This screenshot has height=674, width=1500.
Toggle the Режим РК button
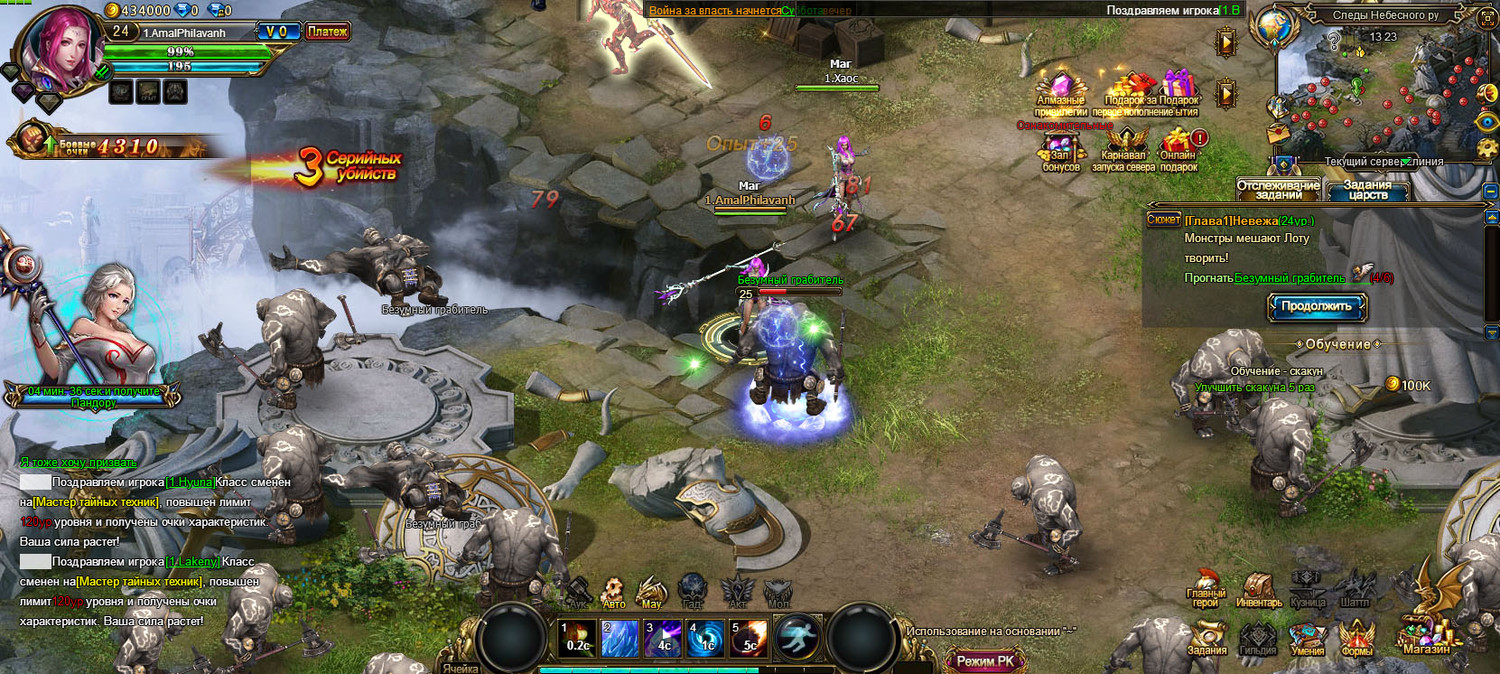coord(985,661)
